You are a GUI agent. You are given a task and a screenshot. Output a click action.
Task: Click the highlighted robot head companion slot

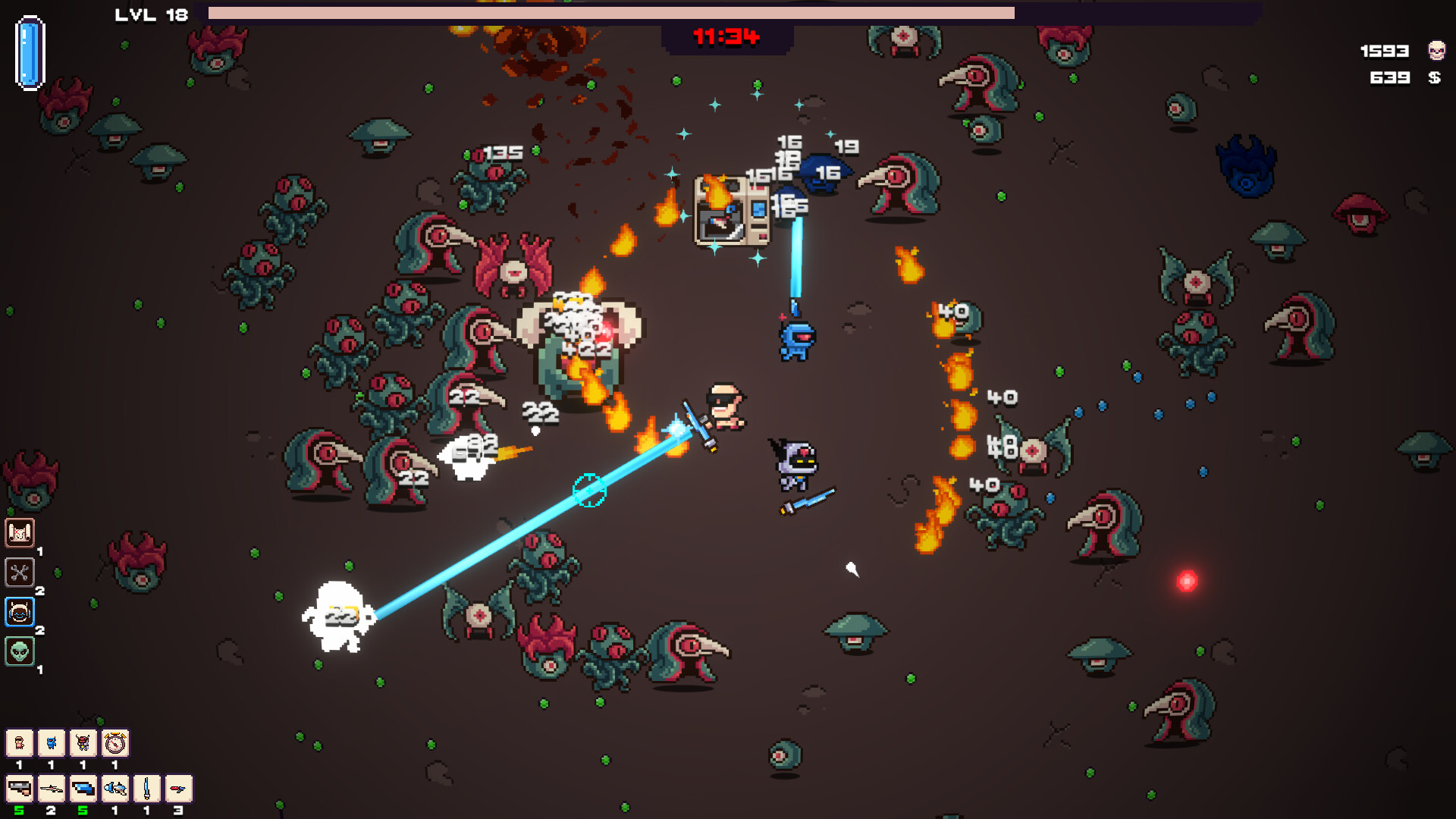pos(20,612)
